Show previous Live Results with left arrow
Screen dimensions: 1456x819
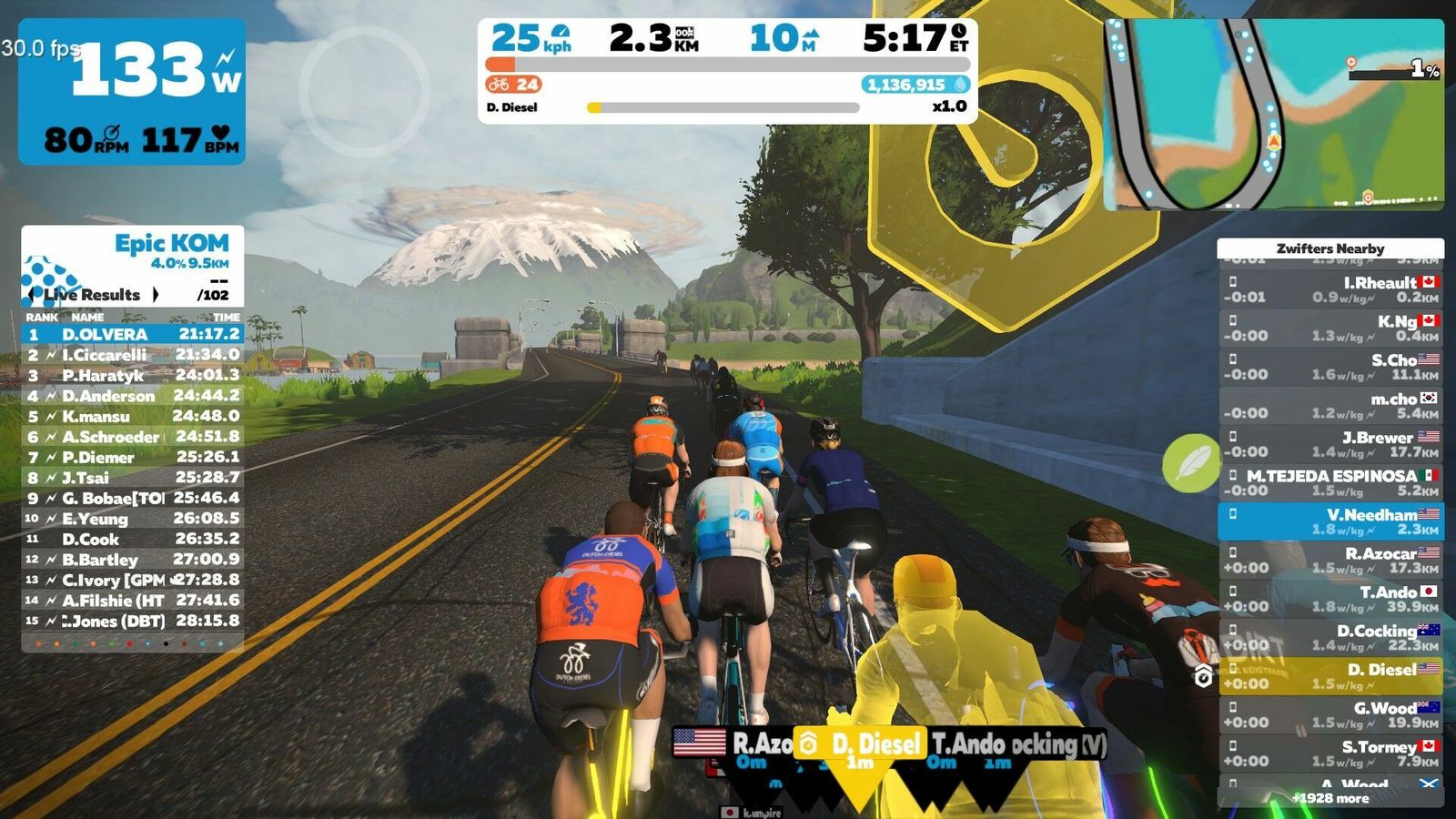click(33, 294)
